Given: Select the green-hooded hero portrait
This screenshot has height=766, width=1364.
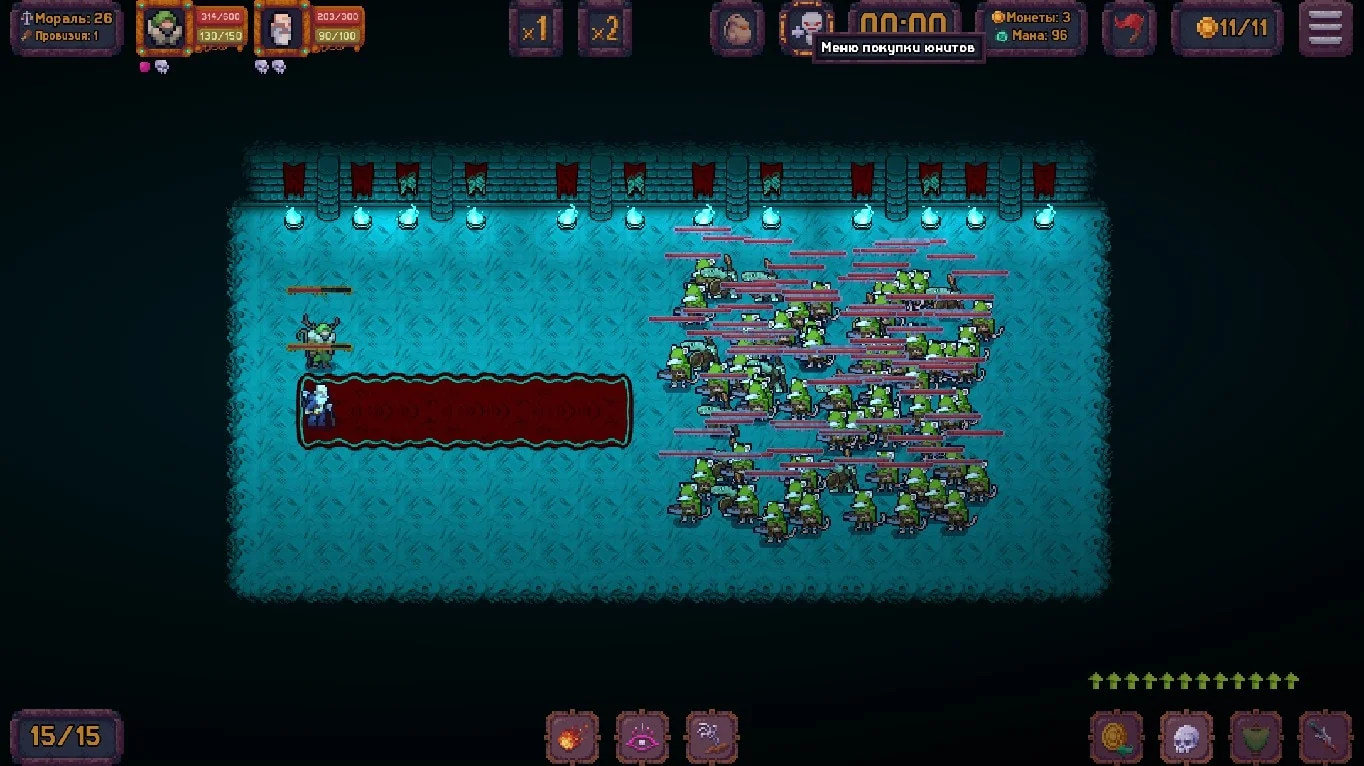Looking at the screenshot, I should coord(163,29).
